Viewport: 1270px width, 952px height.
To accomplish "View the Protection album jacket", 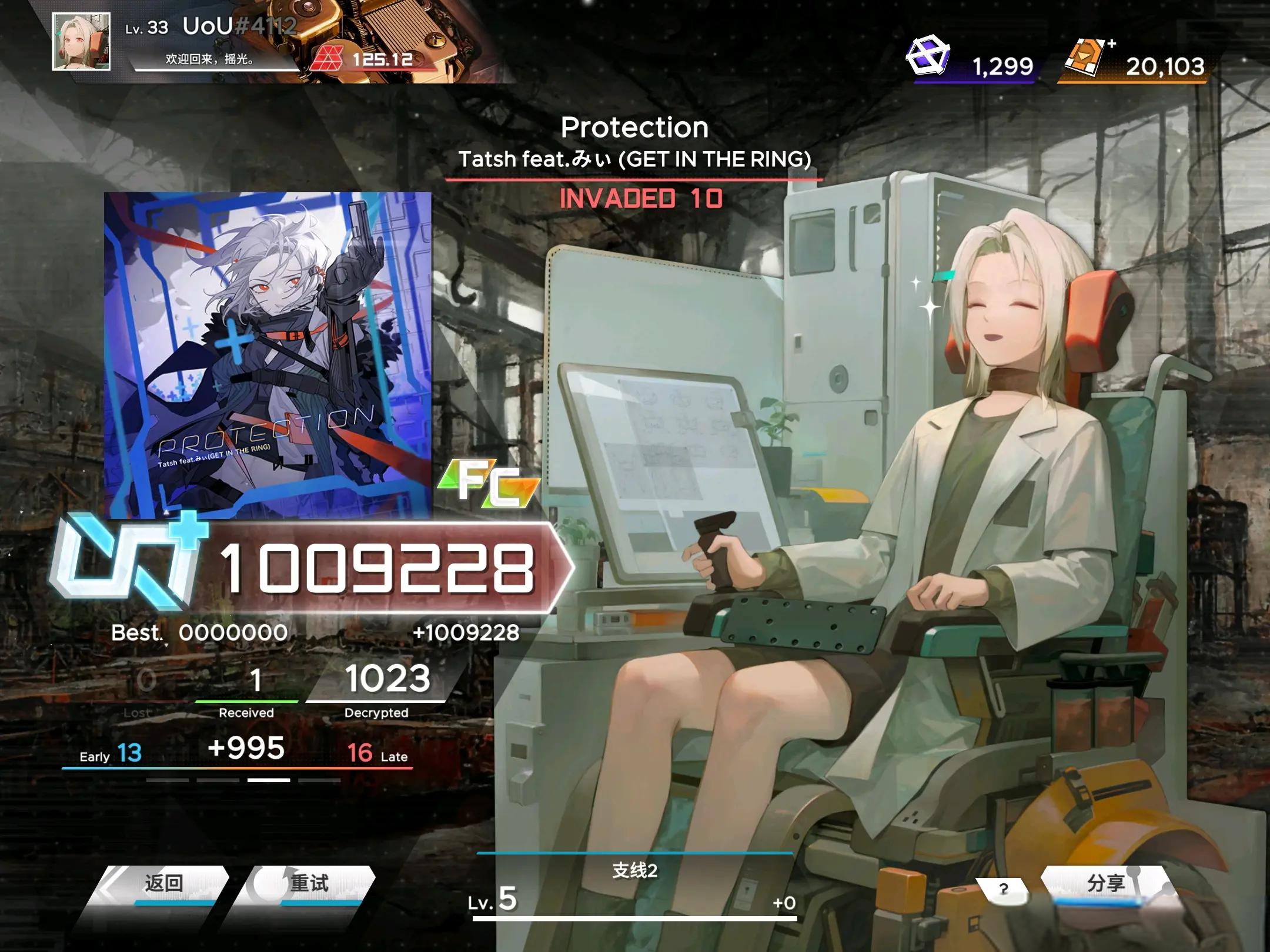I will (268, 355).
